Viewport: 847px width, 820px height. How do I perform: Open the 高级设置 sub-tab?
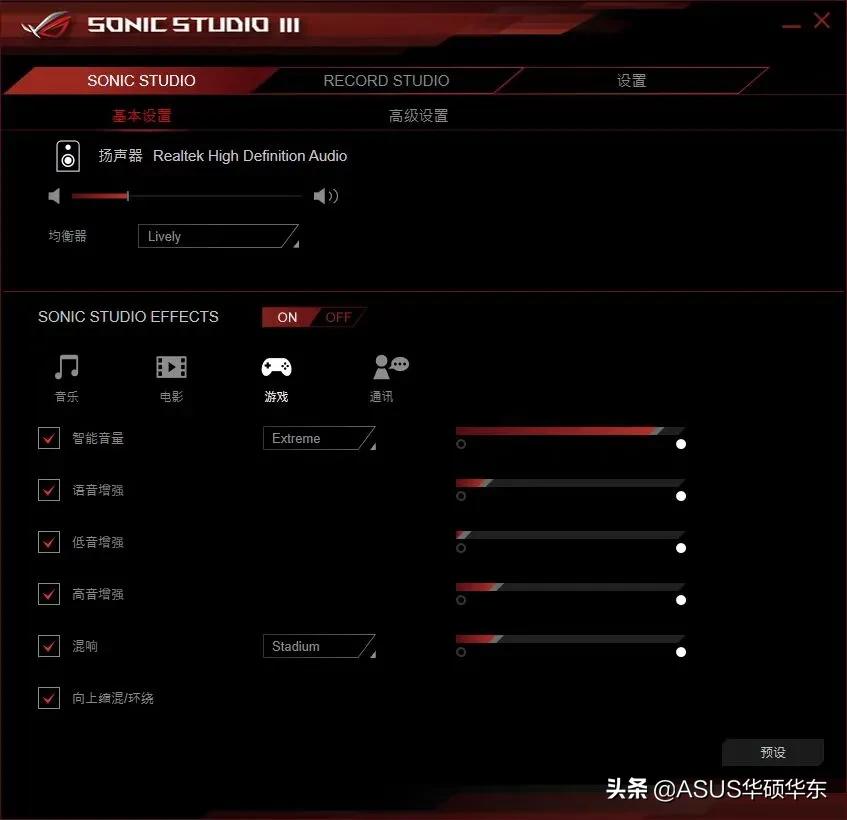point(418,116)
